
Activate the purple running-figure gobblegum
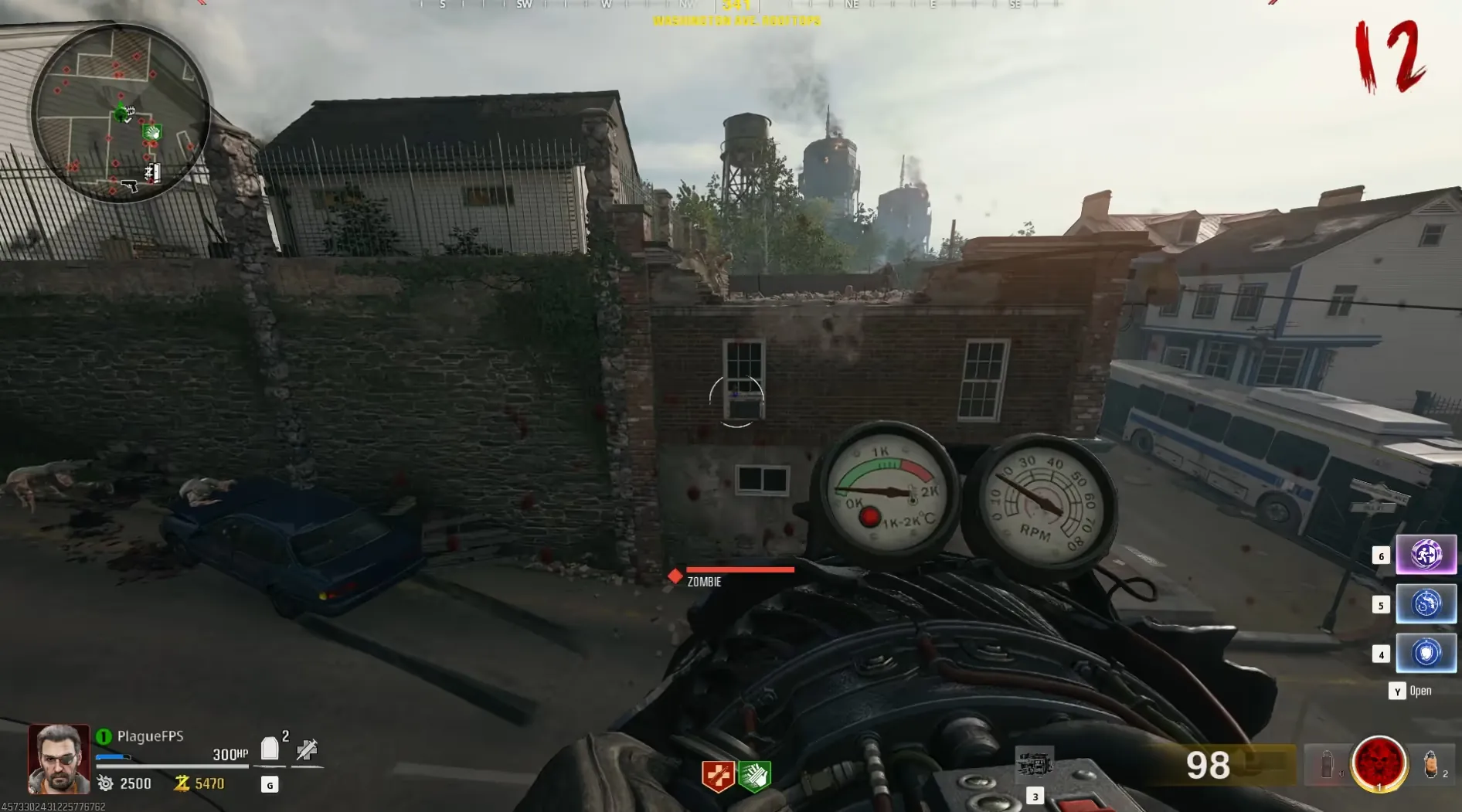point(1426,555)
